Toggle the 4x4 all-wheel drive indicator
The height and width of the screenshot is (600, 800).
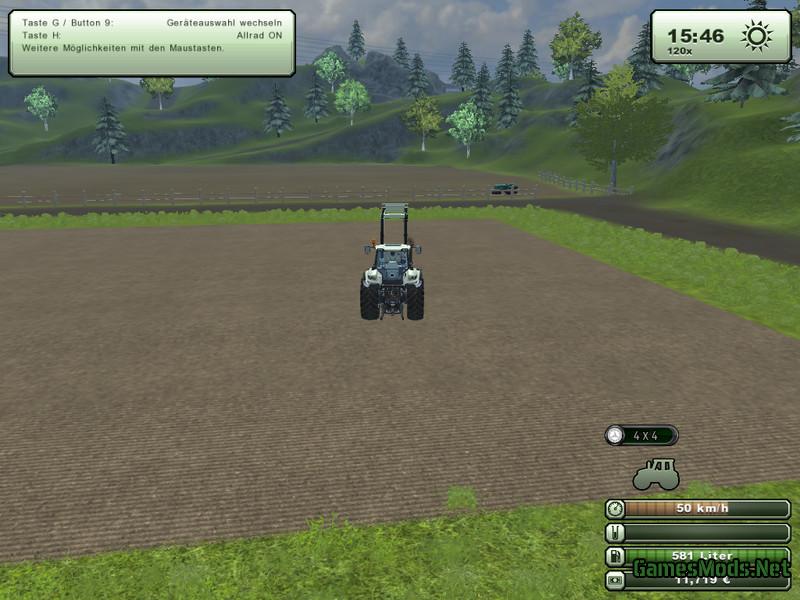641,436
